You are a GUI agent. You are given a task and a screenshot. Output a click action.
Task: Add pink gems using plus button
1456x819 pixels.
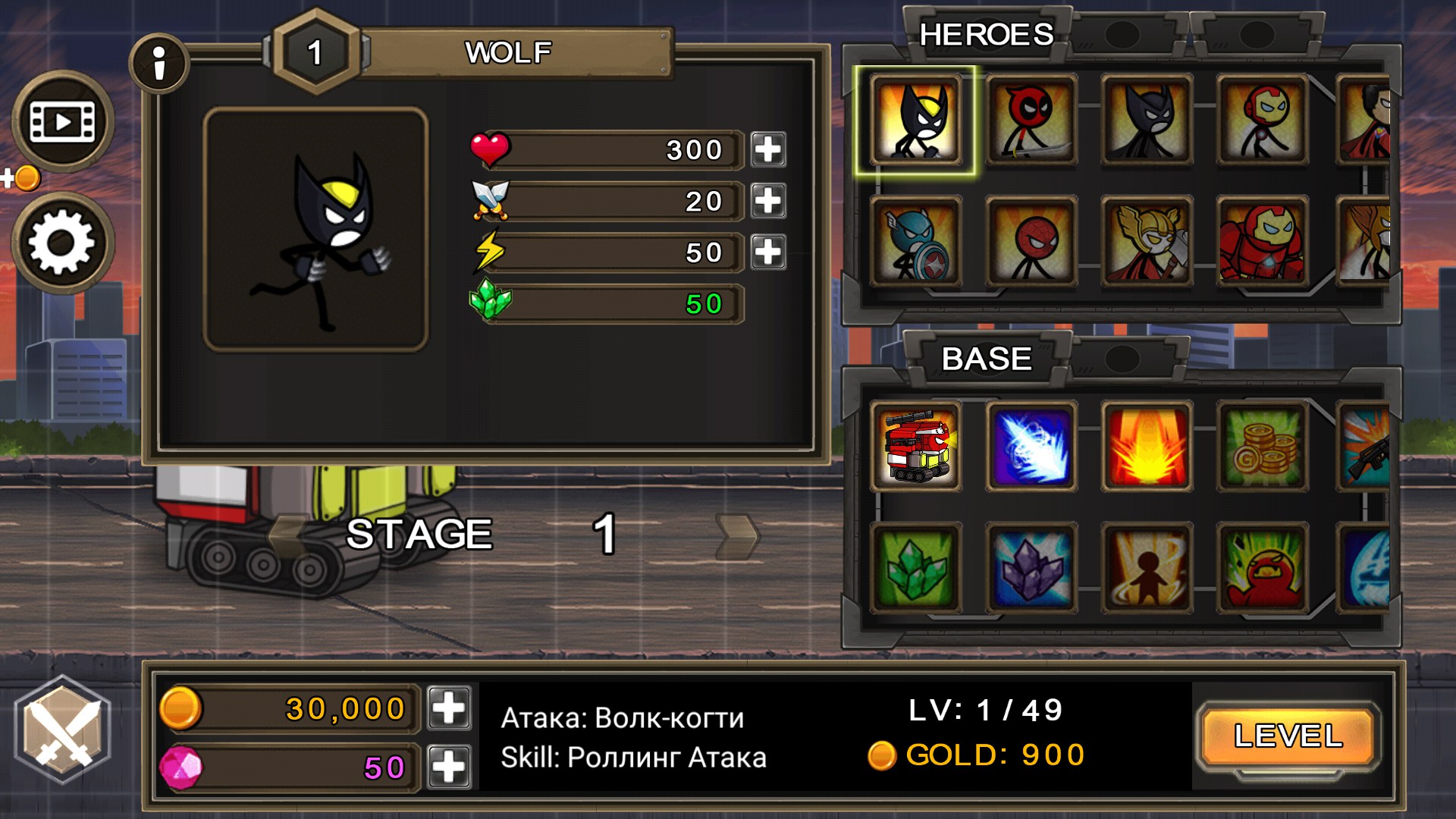click(449, 767)
